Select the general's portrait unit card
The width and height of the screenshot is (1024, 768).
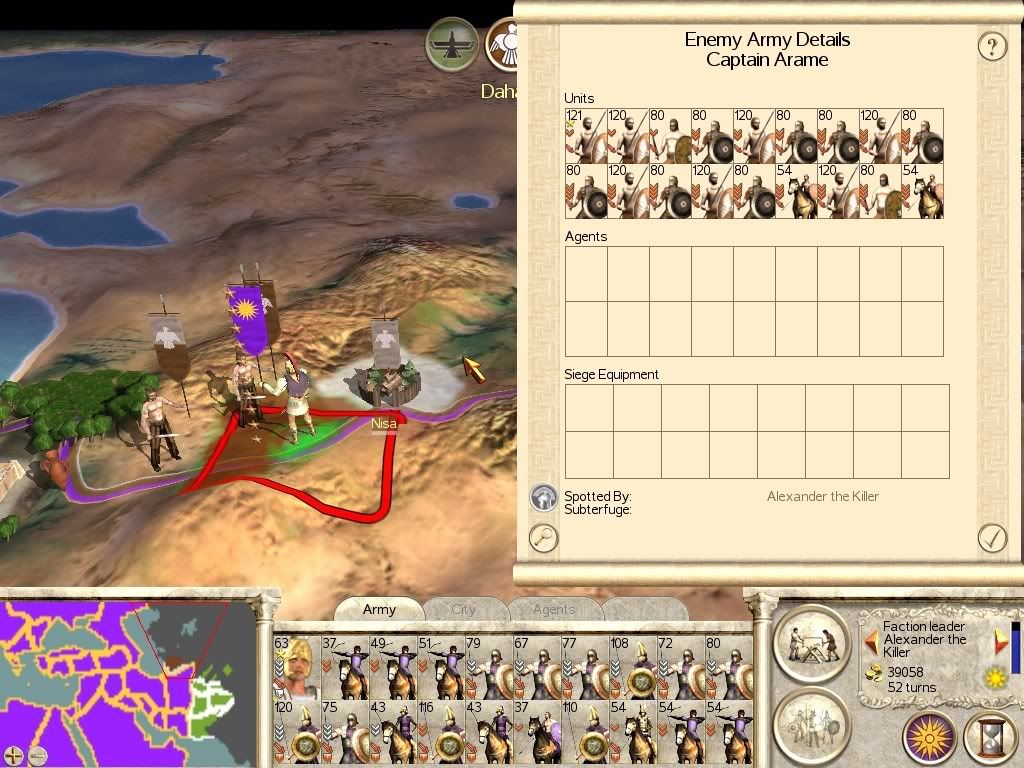click(296, 668)
